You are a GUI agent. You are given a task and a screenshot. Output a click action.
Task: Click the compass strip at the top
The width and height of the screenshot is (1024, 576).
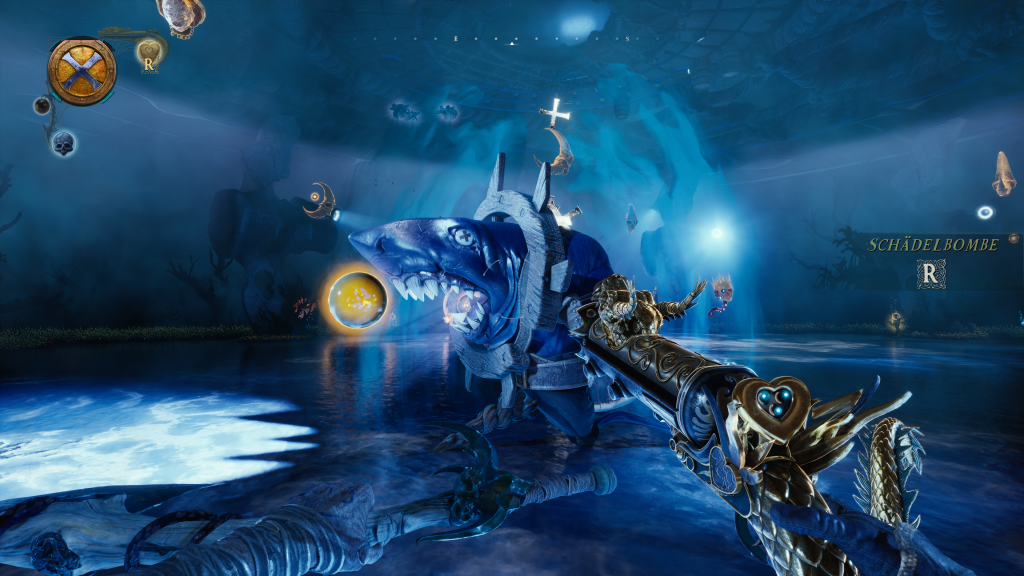pos(512,40)
